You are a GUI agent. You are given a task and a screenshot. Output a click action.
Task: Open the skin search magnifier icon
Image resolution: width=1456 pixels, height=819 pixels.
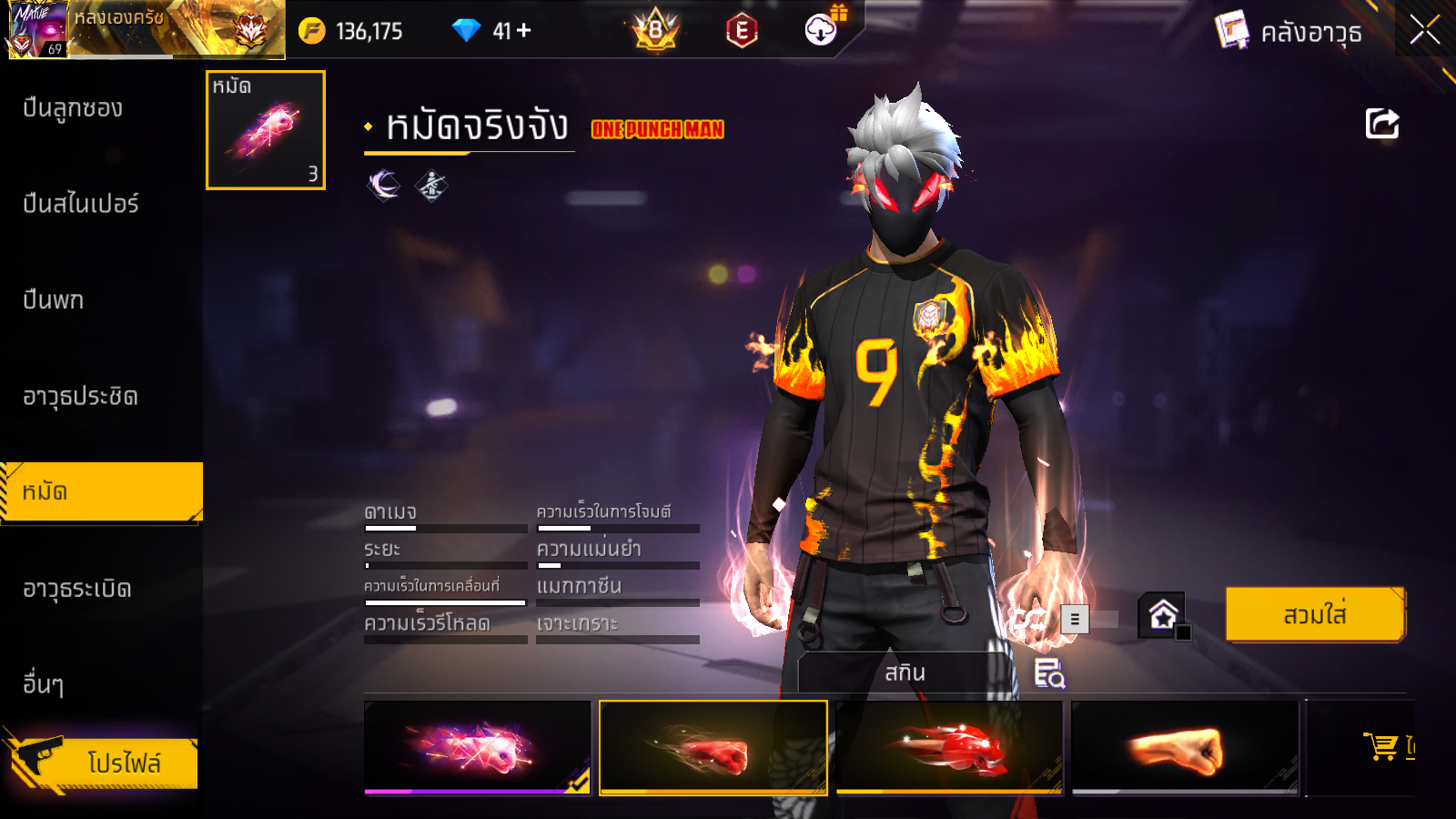(x=1049, y=673)
